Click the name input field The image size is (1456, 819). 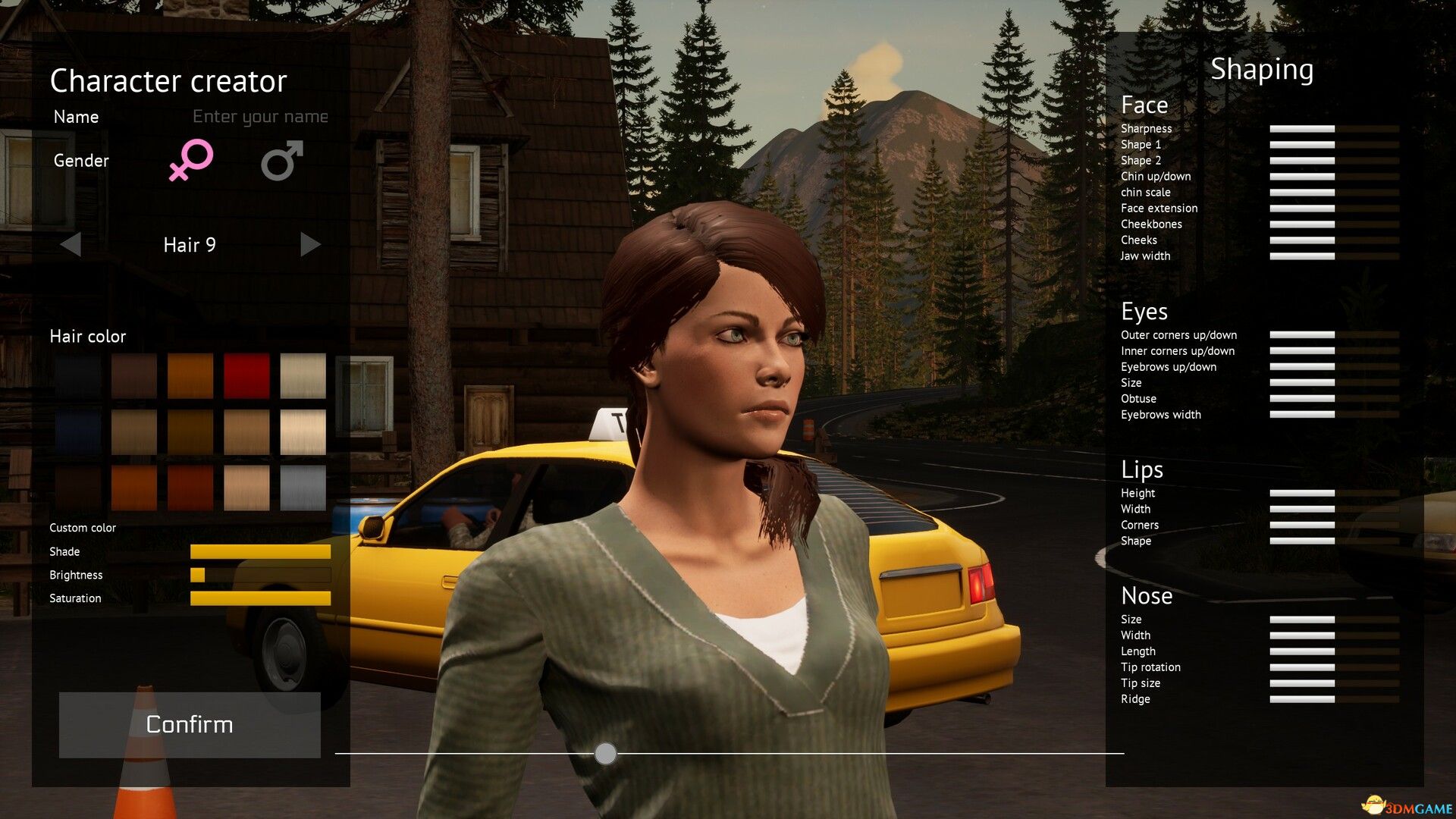(x=259, y=117)
